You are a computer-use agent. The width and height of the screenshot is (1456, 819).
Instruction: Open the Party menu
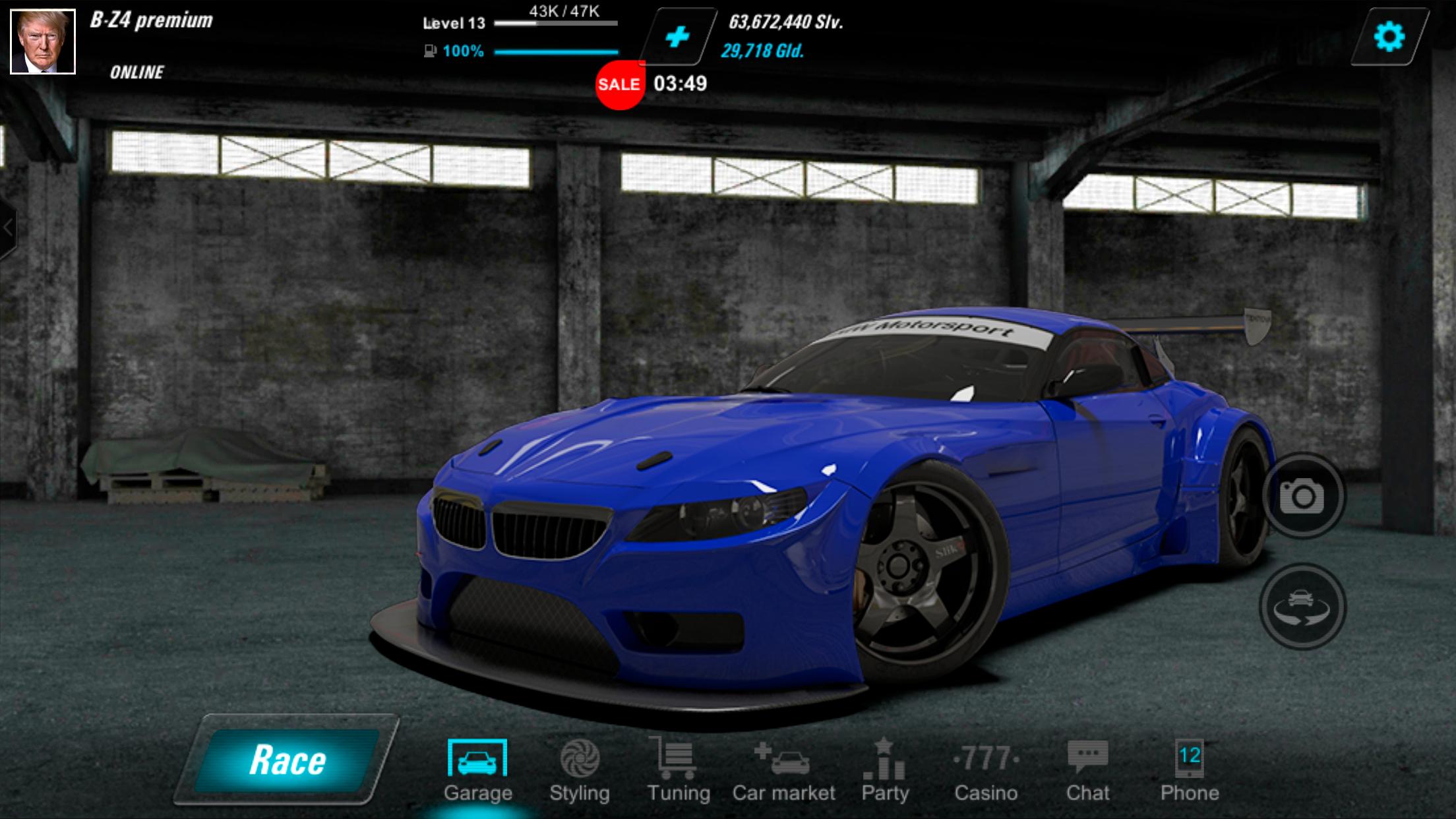(885, 770)
